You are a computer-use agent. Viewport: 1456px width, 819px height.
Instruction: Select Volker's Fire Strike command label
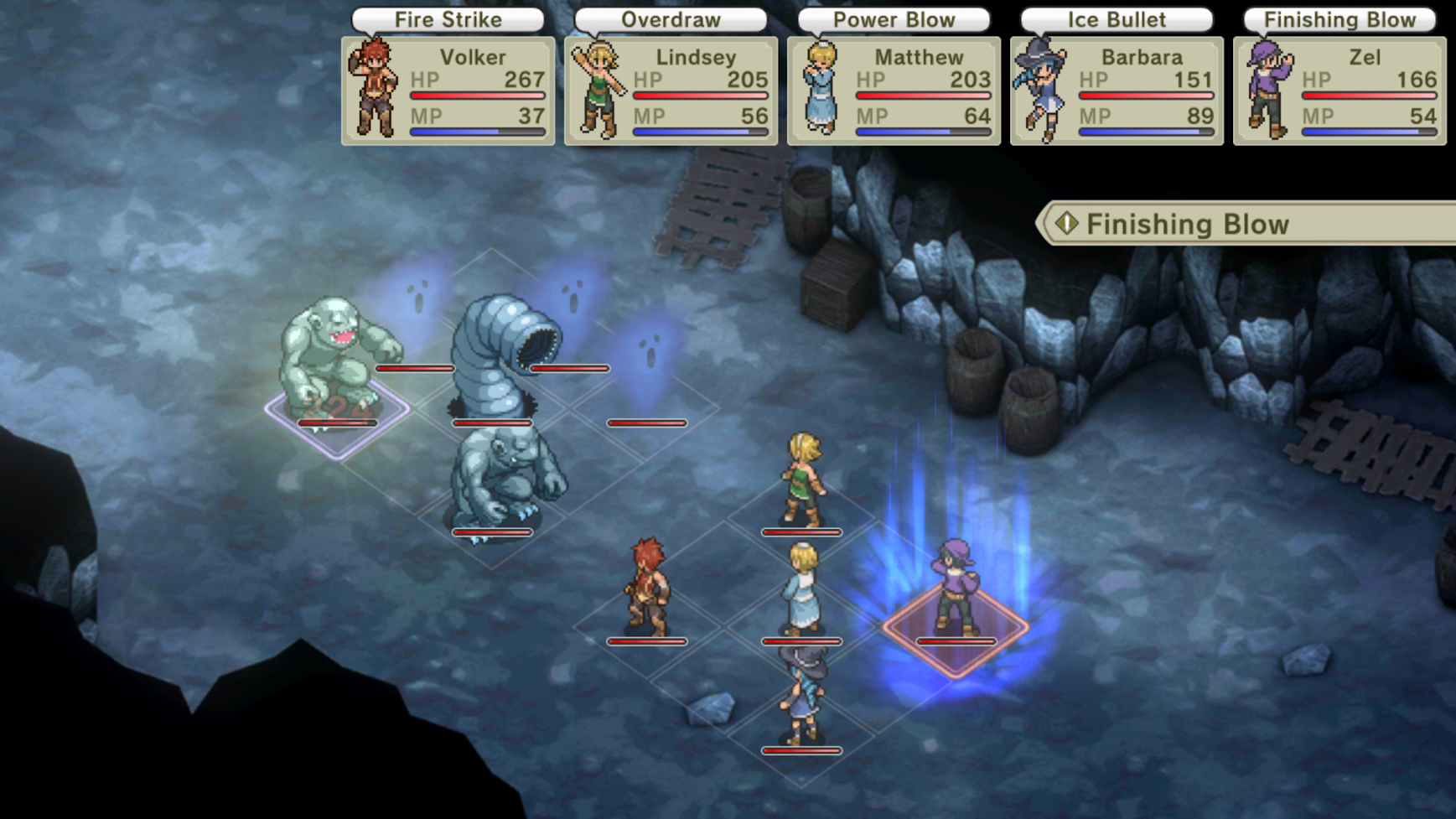coord(448,19)
